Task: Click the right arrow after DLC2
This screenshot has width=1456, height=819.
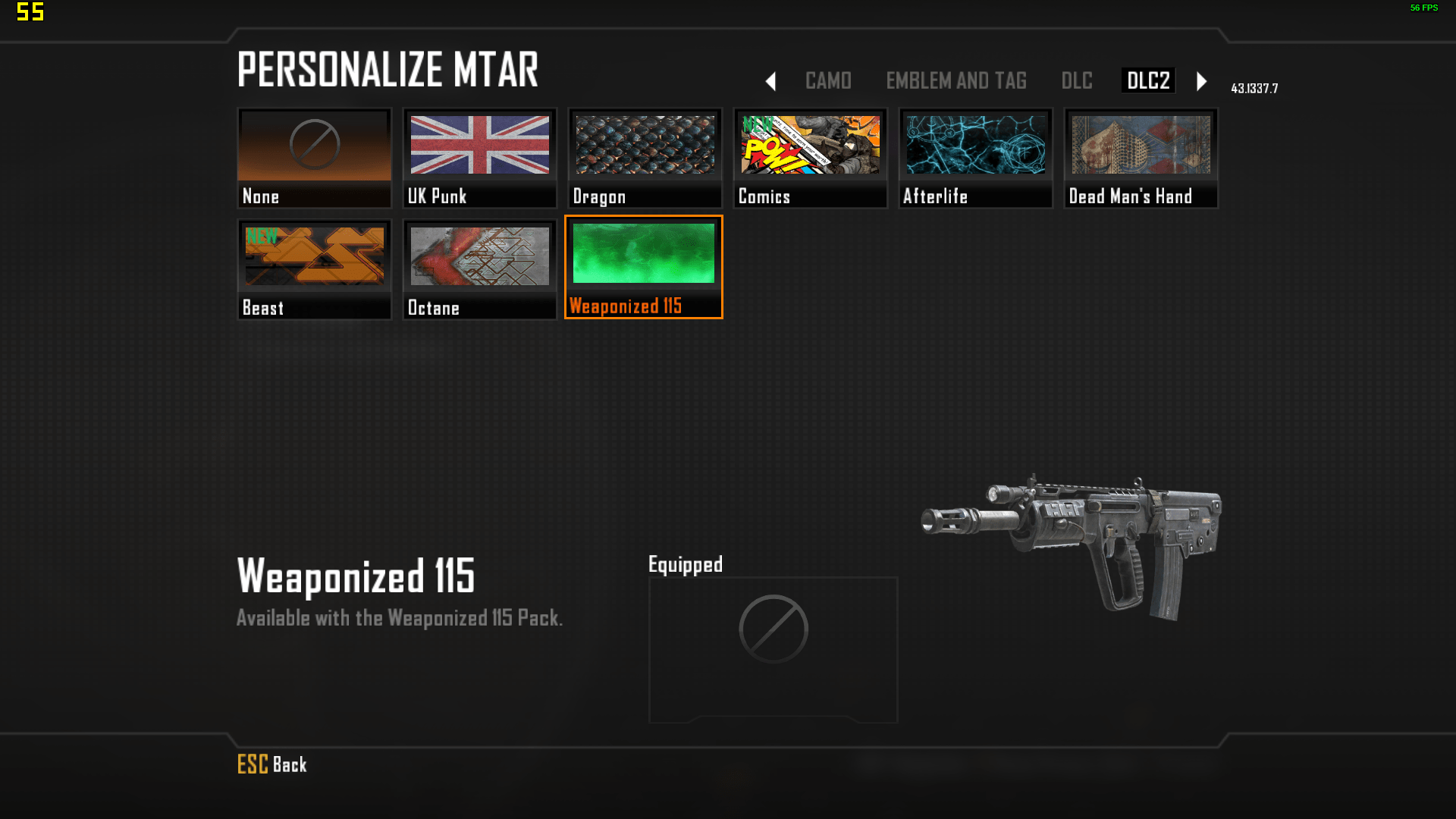Action: click(1201, 81)
